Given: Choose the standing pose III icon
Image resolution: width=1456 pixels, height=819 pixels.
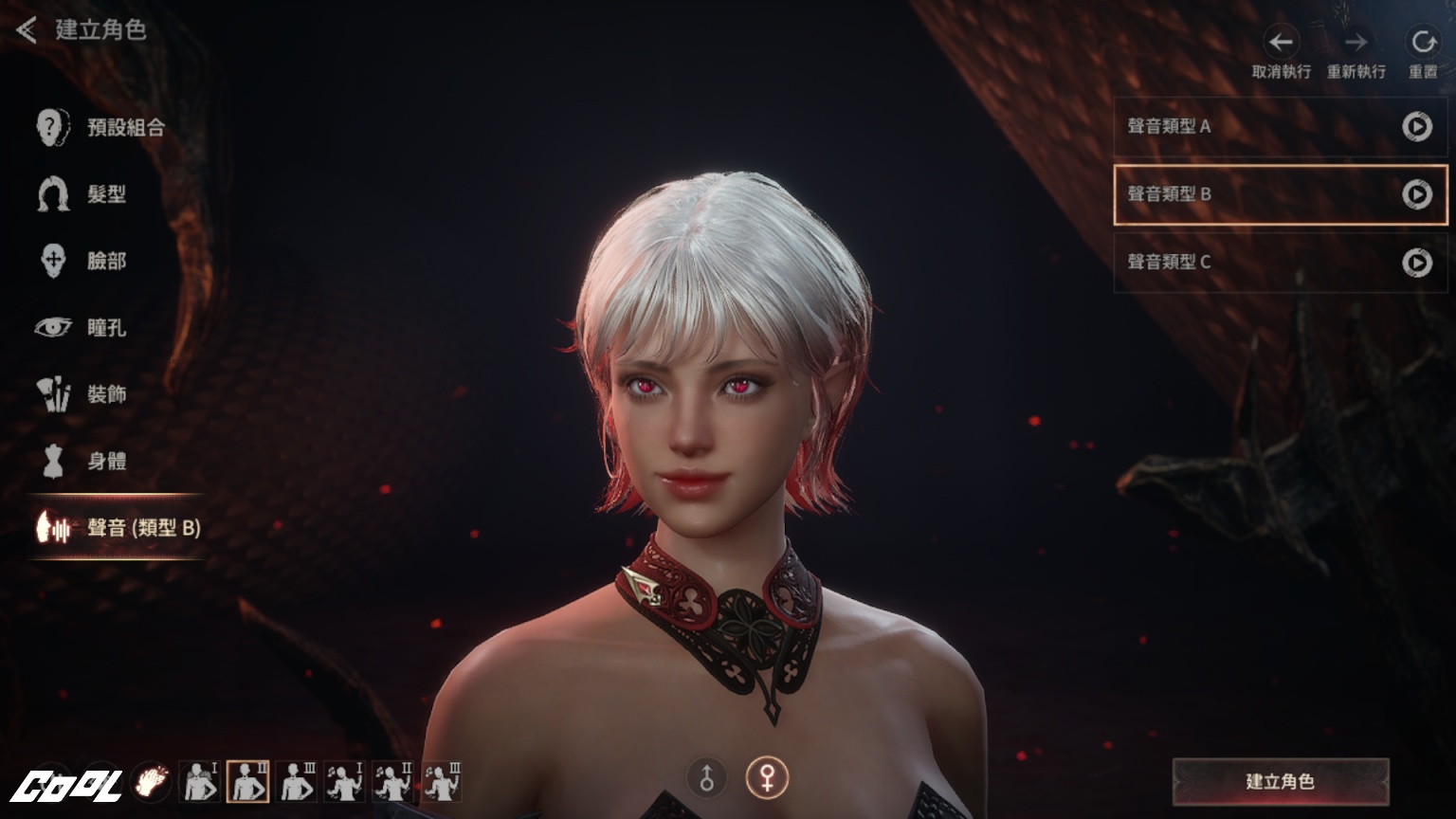Looking at the screenshot, I should pyautogui.click(x=298, y=782).
